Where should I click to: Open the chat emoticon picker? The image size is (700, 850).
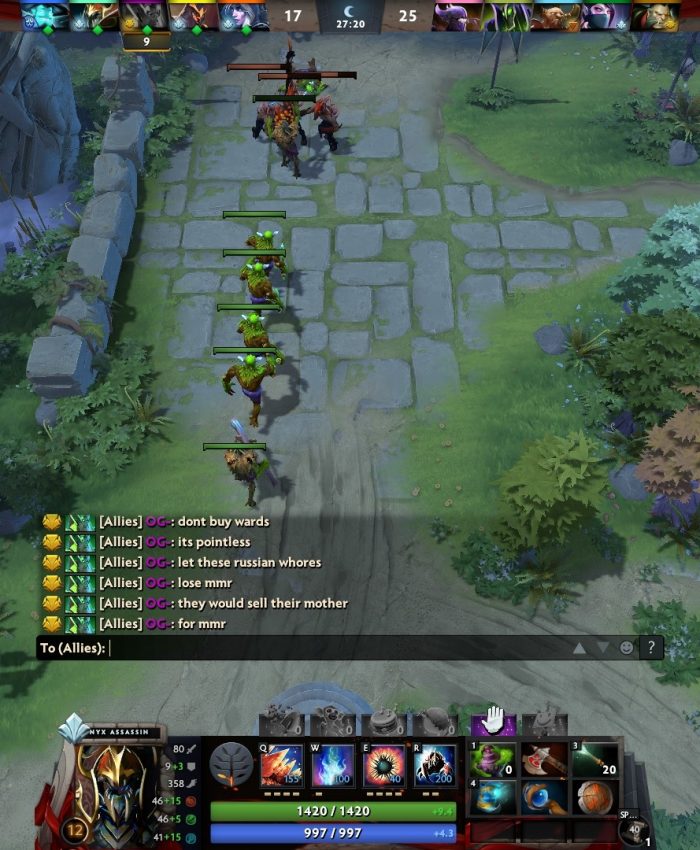tap(627, 648)
